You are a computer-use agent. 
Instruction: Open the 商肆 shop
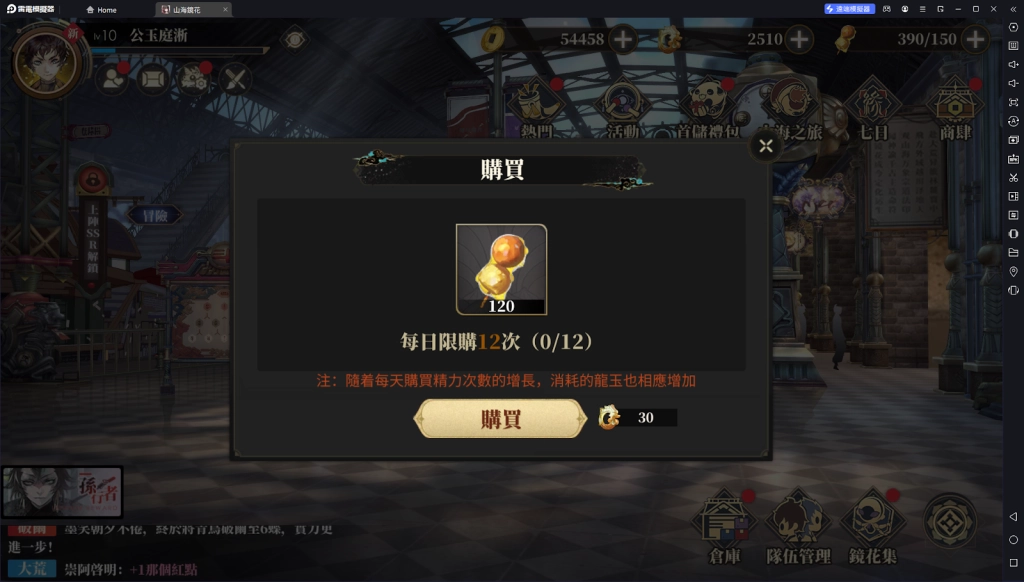(954, 107)
